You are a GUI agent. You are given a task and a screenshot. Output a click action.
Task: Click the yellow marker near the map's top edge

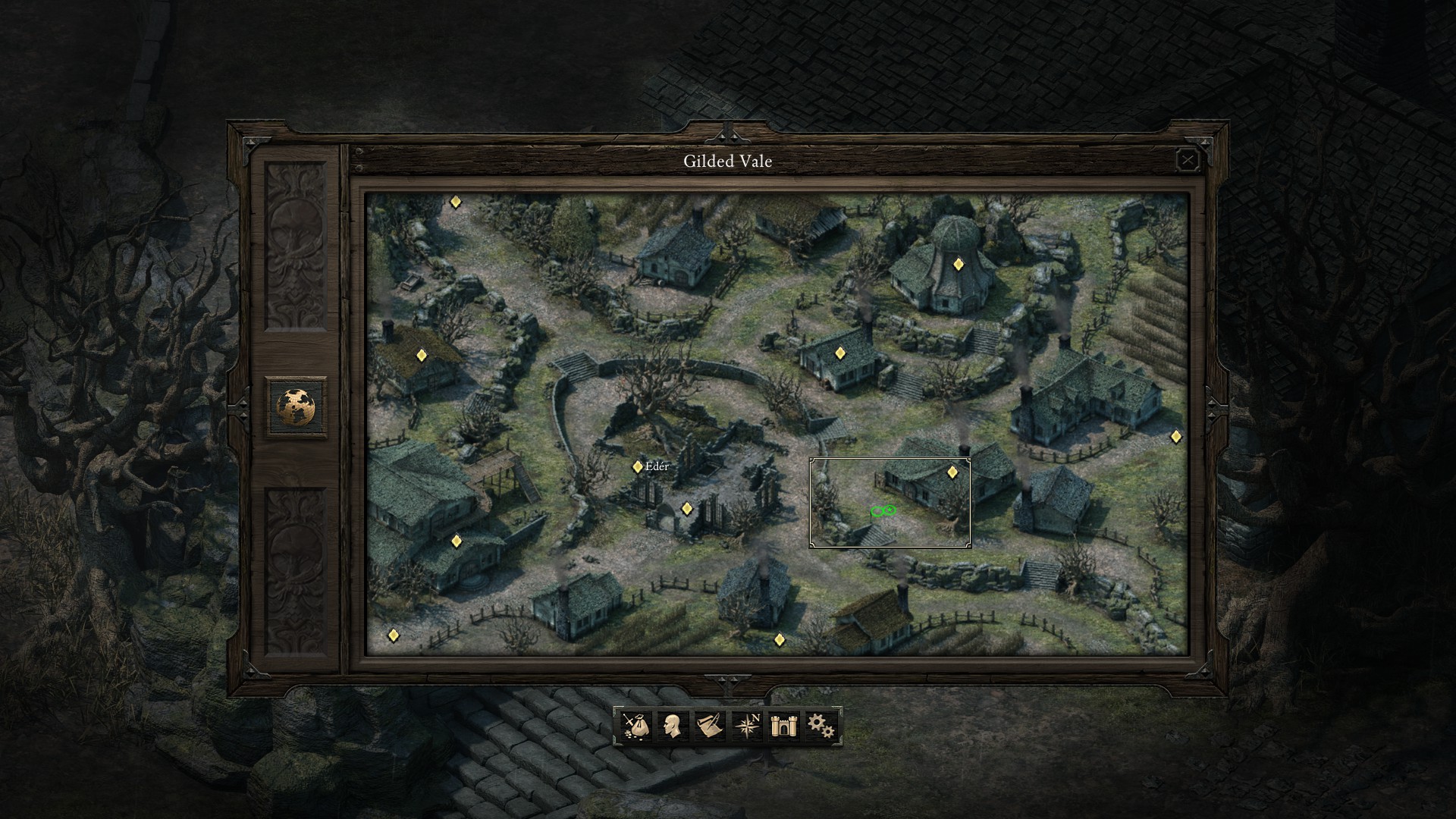[x=457, y=201]
